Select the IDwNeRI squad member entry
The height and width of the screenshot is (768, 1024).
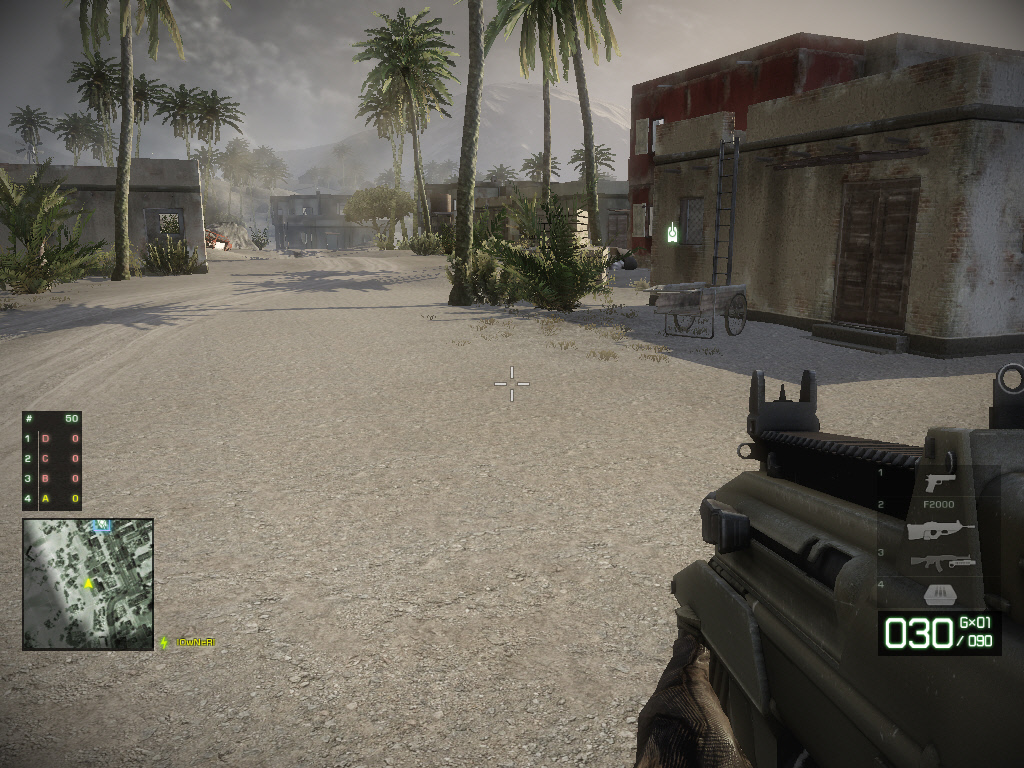194,642
